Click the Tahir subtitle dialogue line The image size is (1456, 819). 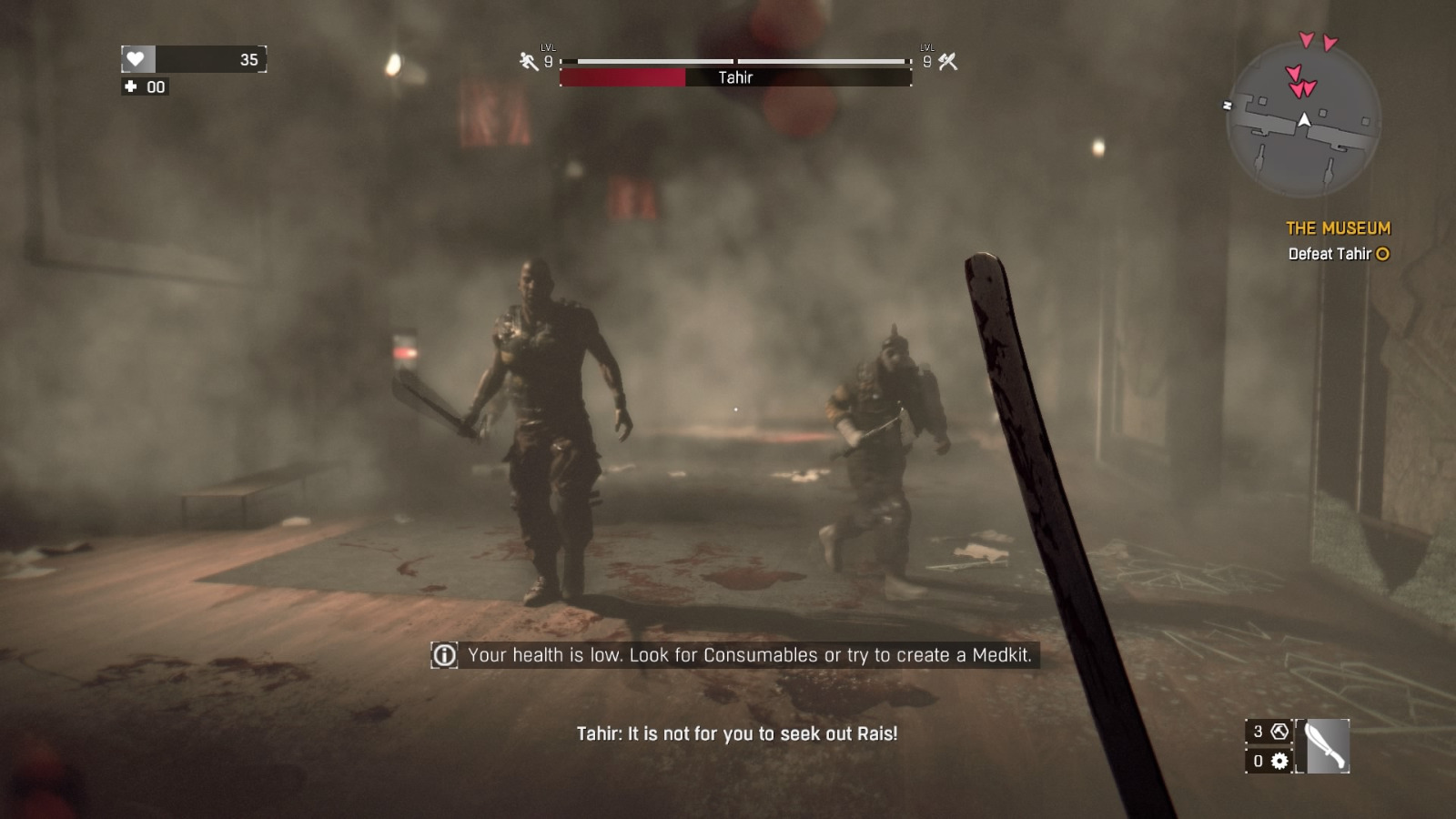[737, 733]
